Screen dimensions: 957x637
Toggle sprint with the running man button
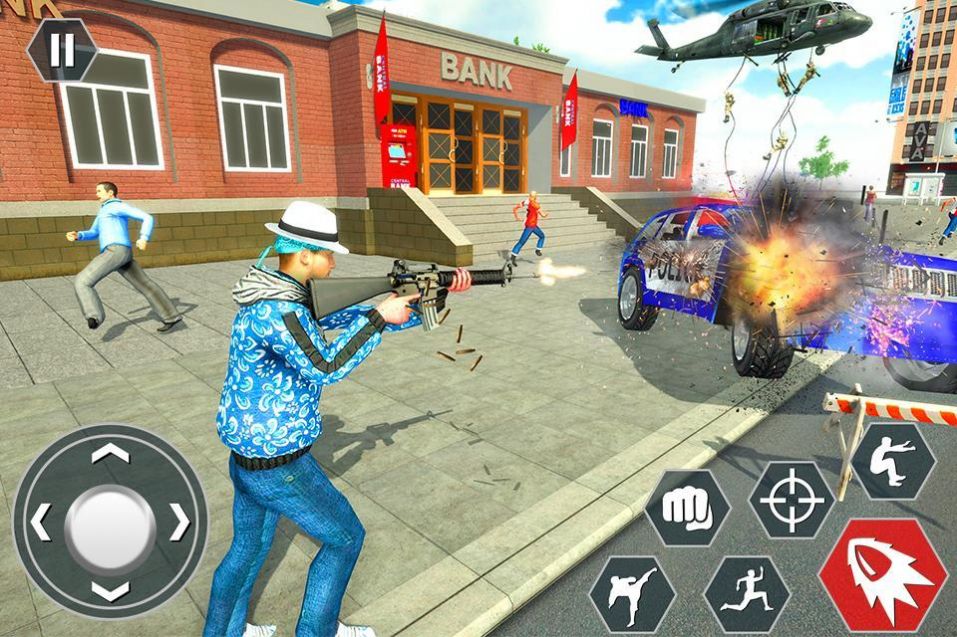click(x=747, y=594)
